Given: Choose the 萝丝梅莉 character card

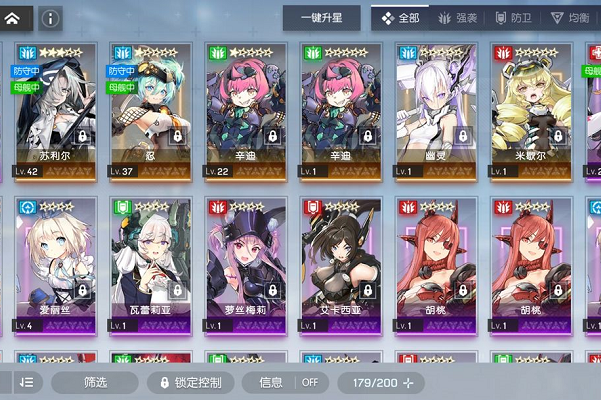Looking at the screenshot, I should point(244,265).
